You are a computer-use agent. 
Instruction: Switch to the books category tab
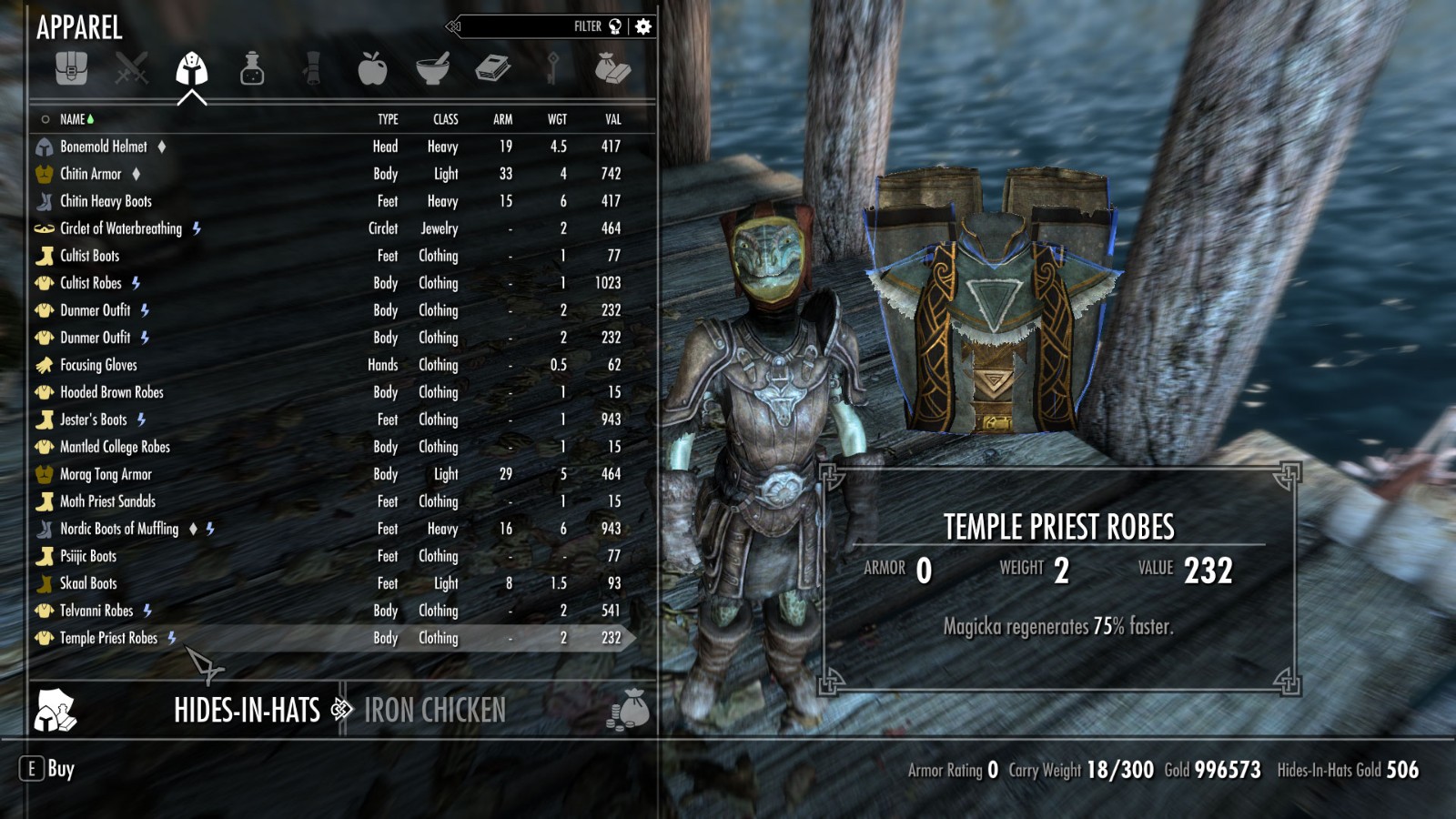492,68
